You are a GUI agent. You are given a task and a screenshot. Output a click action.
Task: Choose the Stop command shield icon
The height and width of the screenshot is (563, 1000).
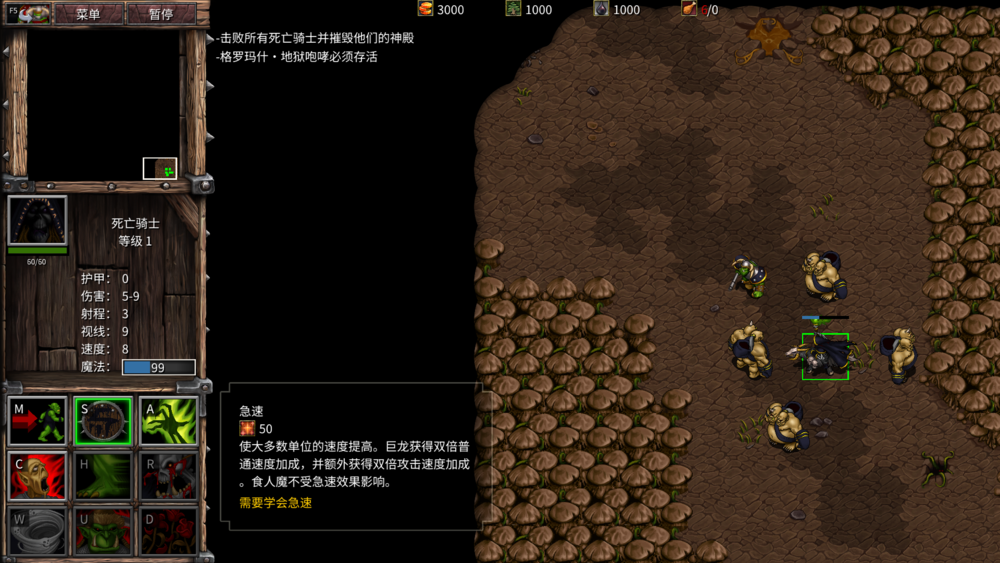pyautogui.click(x=103, y=421)
